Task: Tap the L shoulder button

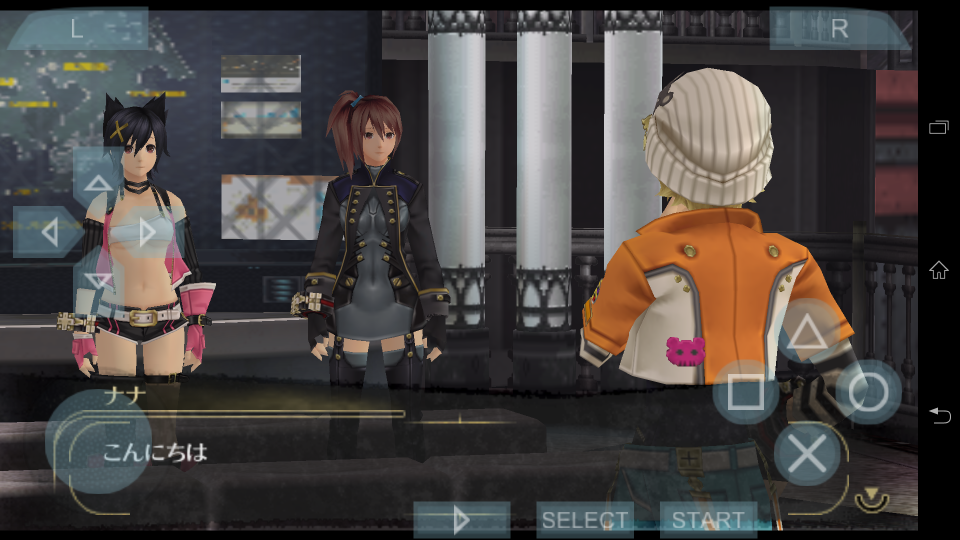Action: coord(78,29)
